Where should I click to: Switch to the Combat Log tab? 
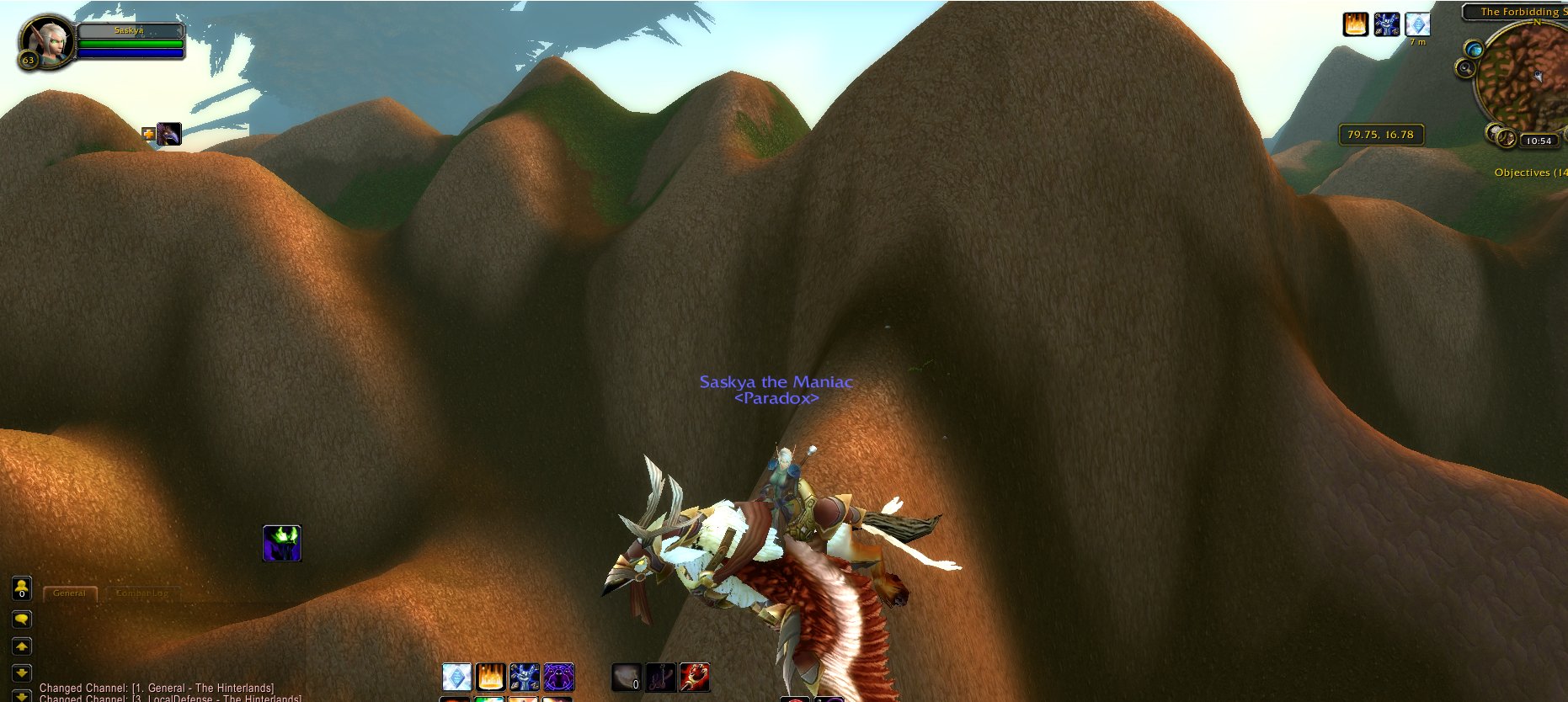tap(143, 593)
